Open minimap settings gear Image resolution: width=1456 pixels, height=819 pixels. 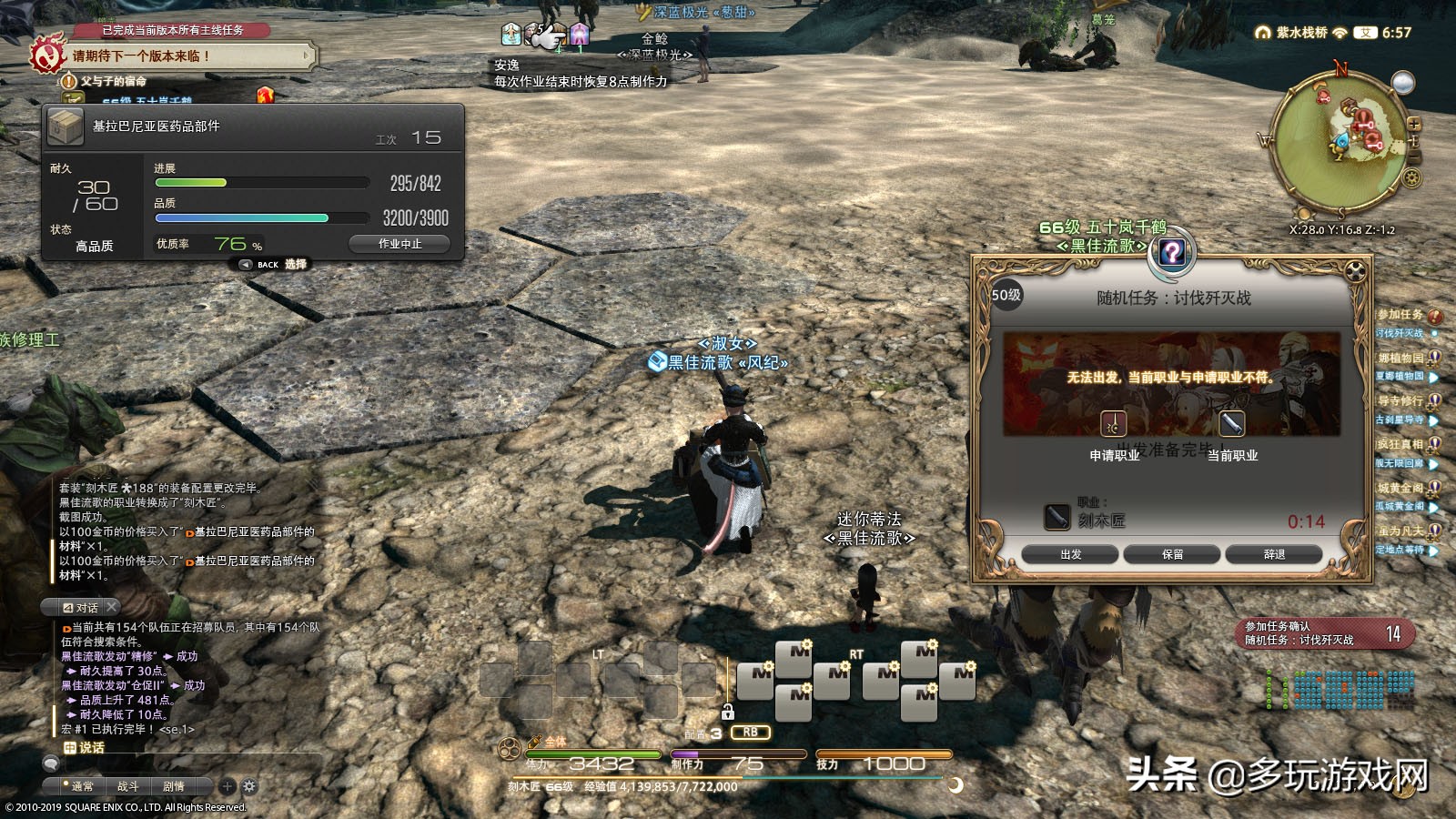(1411, 177)
